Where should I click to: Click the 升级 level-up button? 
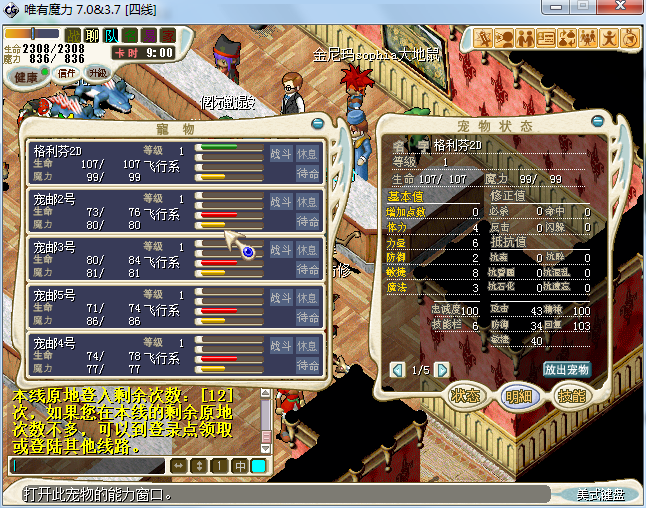pos(97,73)
